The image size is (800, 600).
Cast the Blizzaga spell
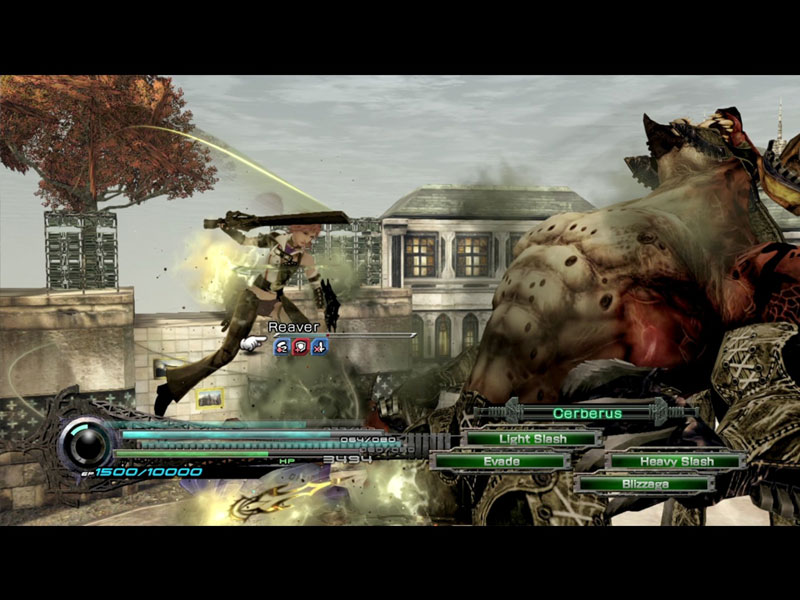pos(644,484)
